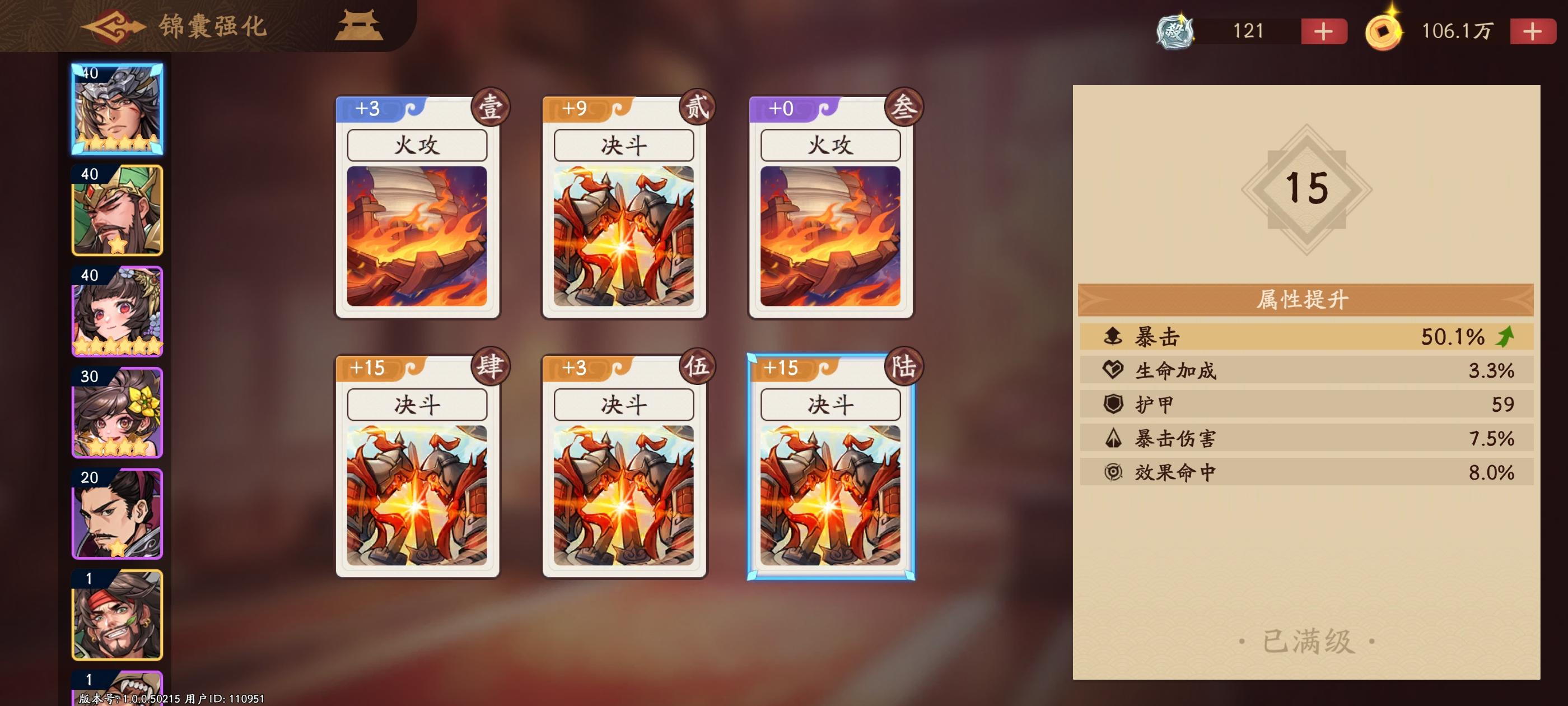1568x706 pixels.
Task: Click the 杀 currency icon near 121
Action: tap(1174, 30)
